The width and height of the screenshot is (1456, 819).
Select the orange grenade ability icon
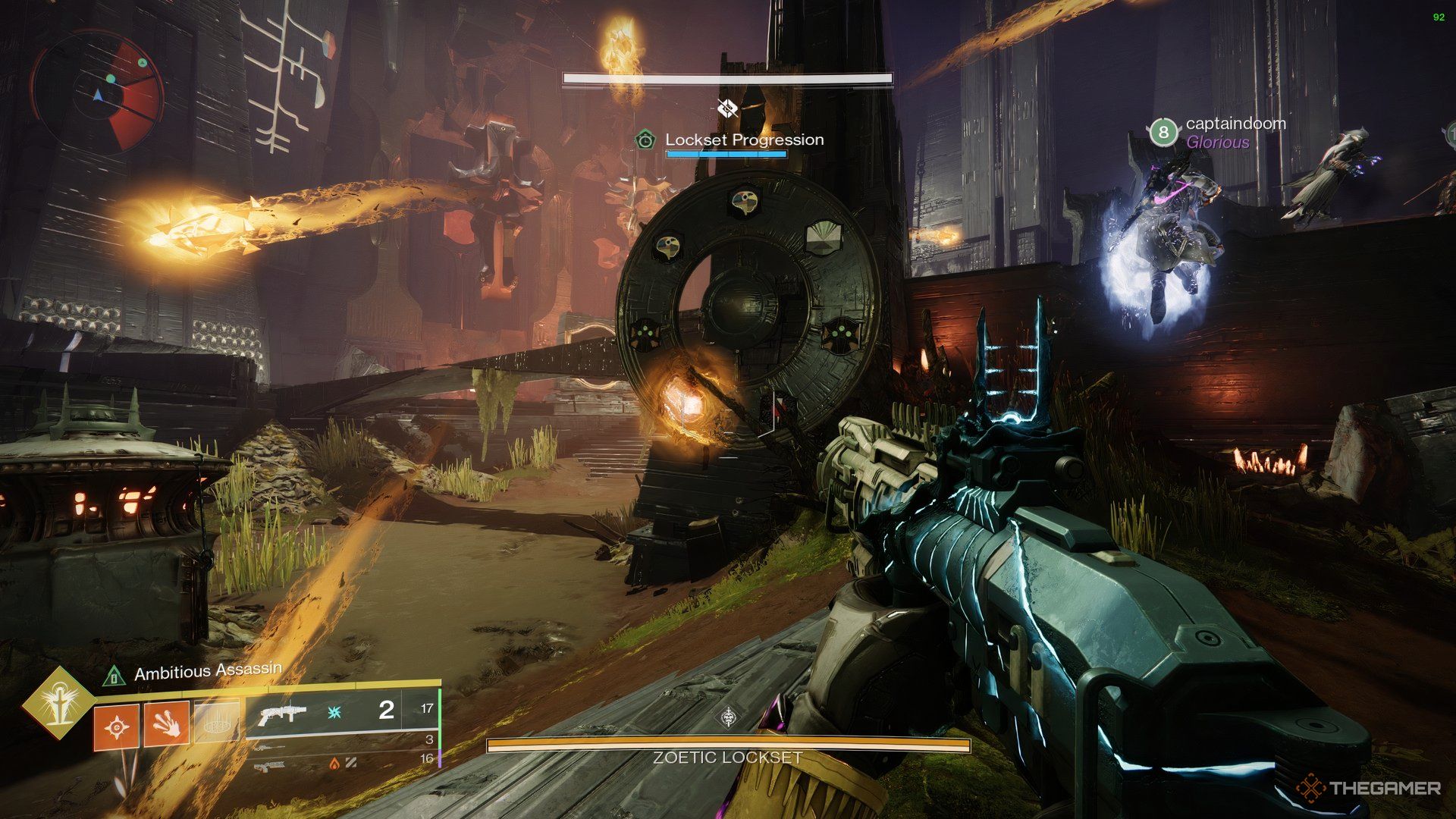point(116,726)
